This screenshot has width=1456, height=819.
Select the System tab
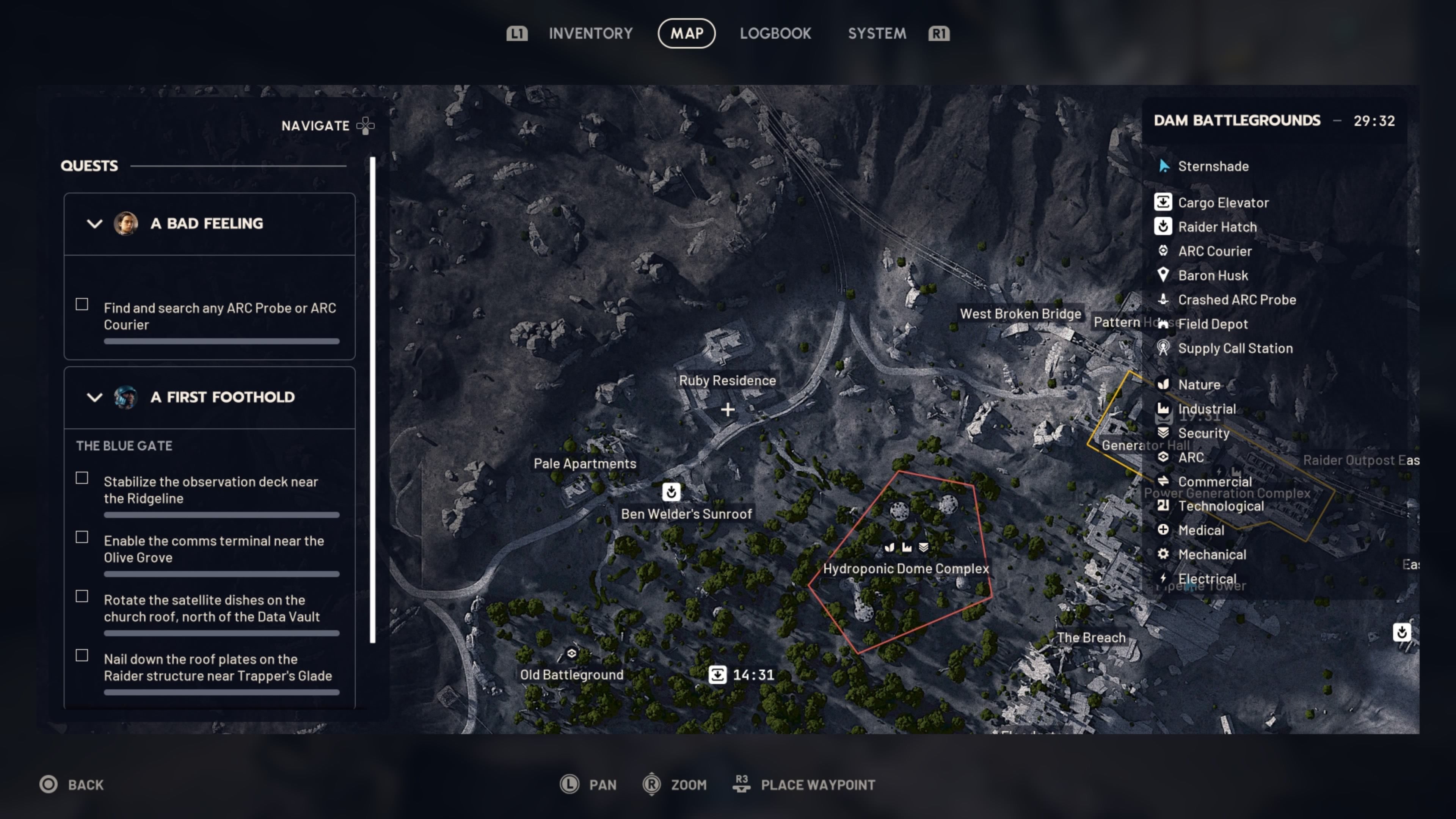877,33
